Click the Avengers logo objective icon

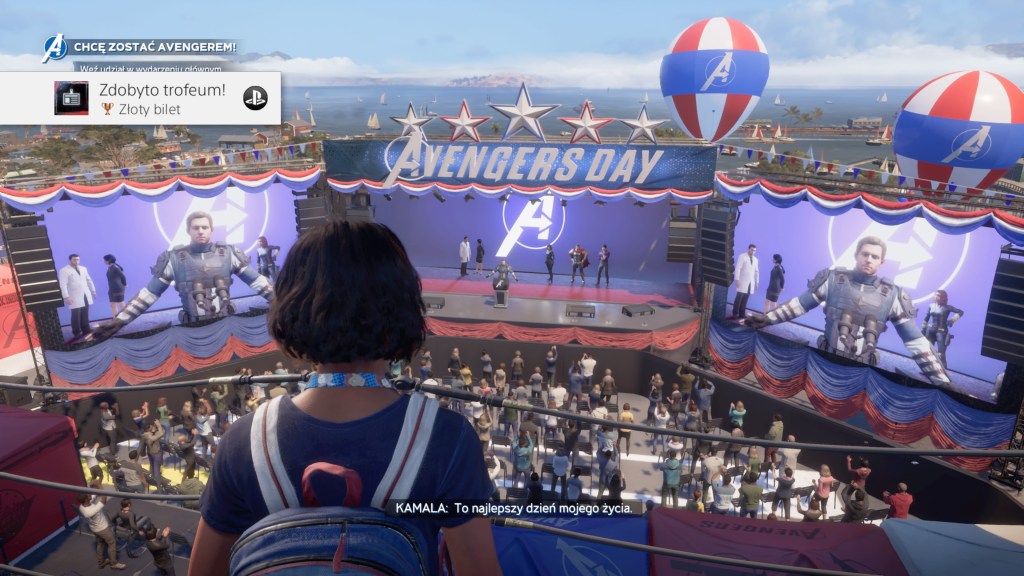pyautogui.click(x=54, y=47)
